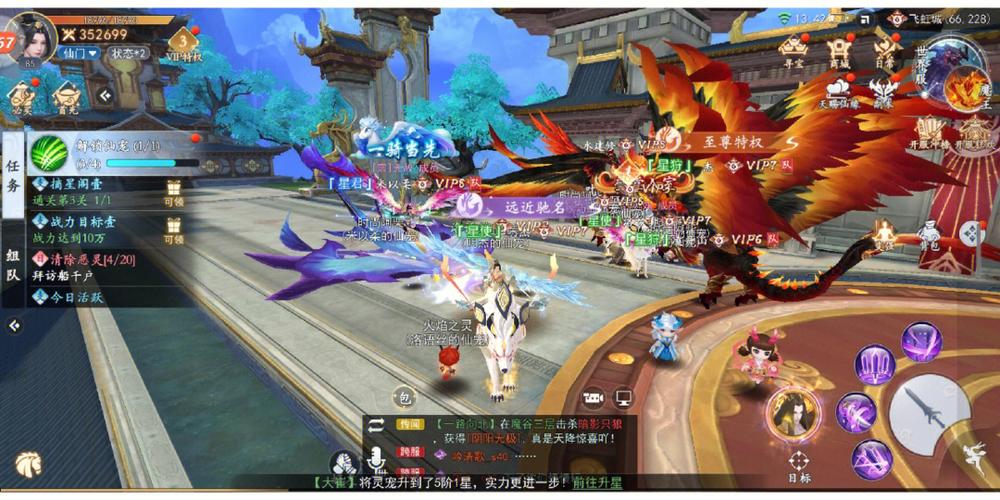This screenshot has height=500, width=1000.
Task: Open the VIP特权 privileges badge
Action: tap(184, 44)
